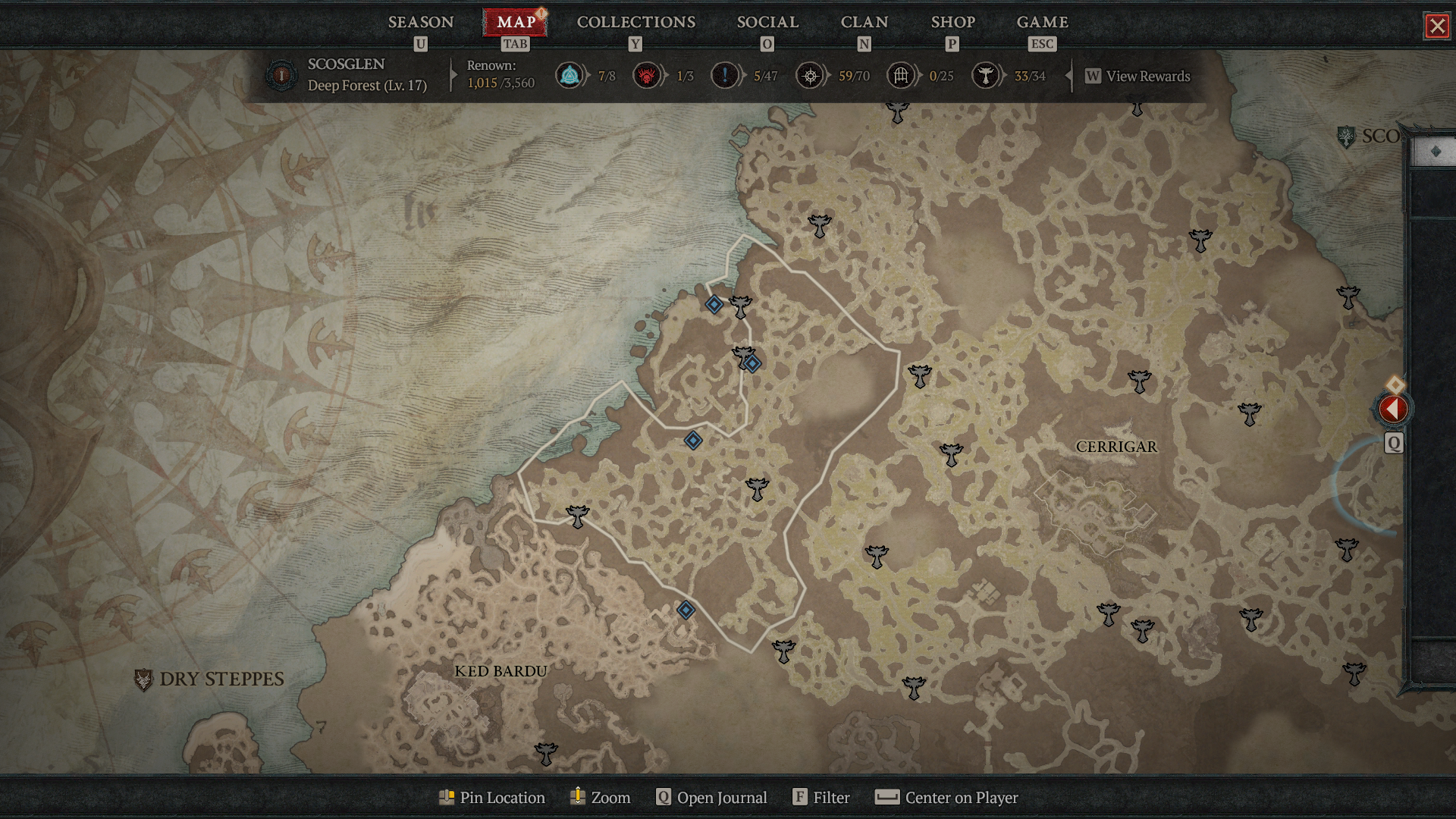Switch to the Collections tab
The height and width of the screenshot is (819, 1456).
click(x=635, y=22)
